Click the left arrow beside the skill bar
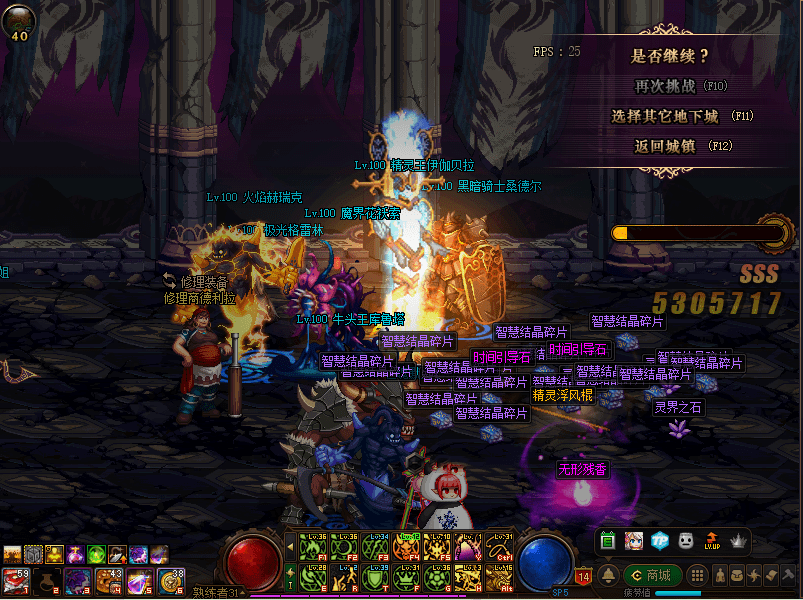 tap(291, 546)
